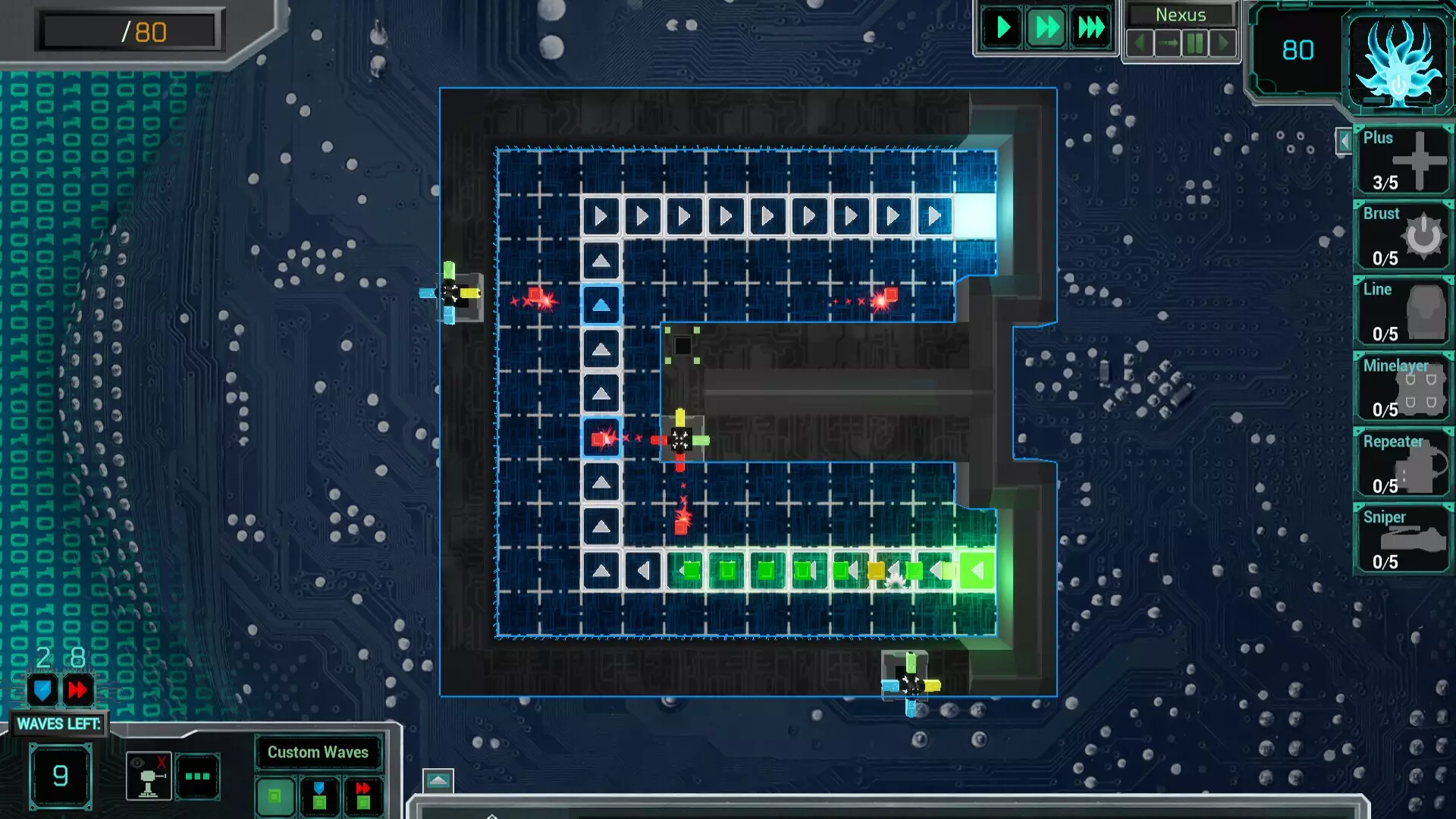Screen dimensions: 1456x819
Task: Click the blue shield wave modifier icon
Action: [42, 690]
